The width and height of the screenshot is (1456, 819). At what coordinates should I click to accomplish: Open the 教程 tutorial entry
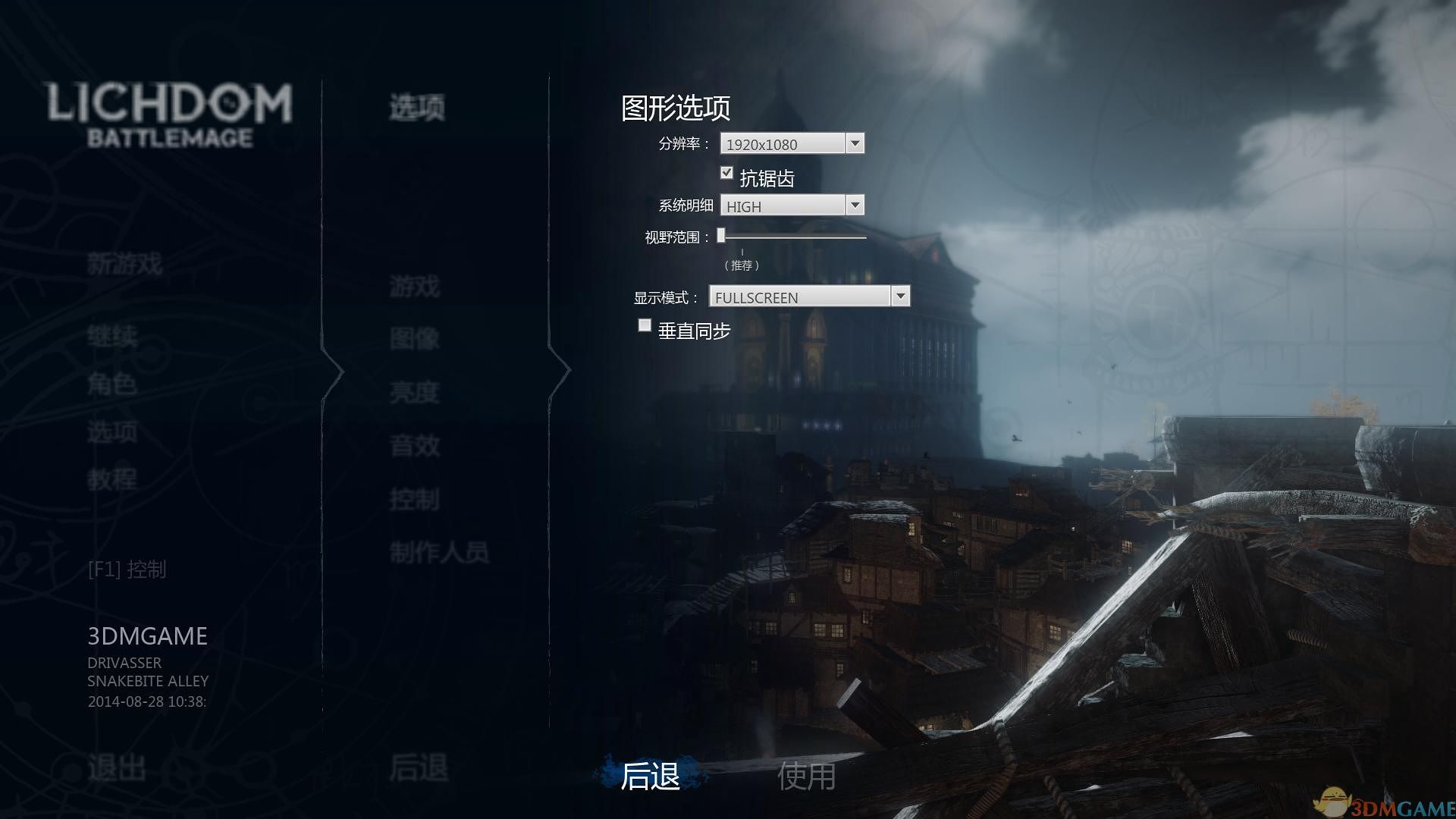[112, 479]
